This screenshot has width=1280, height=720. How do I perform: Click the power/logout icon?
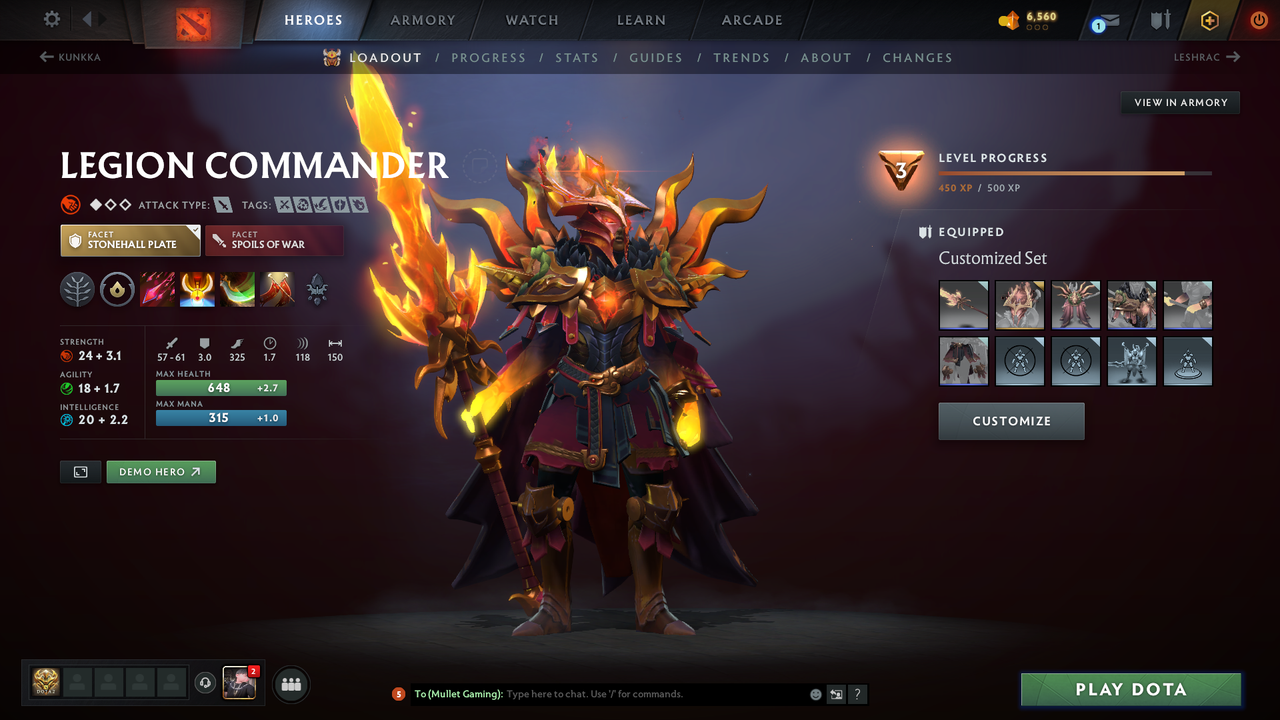coord(1257,20)
